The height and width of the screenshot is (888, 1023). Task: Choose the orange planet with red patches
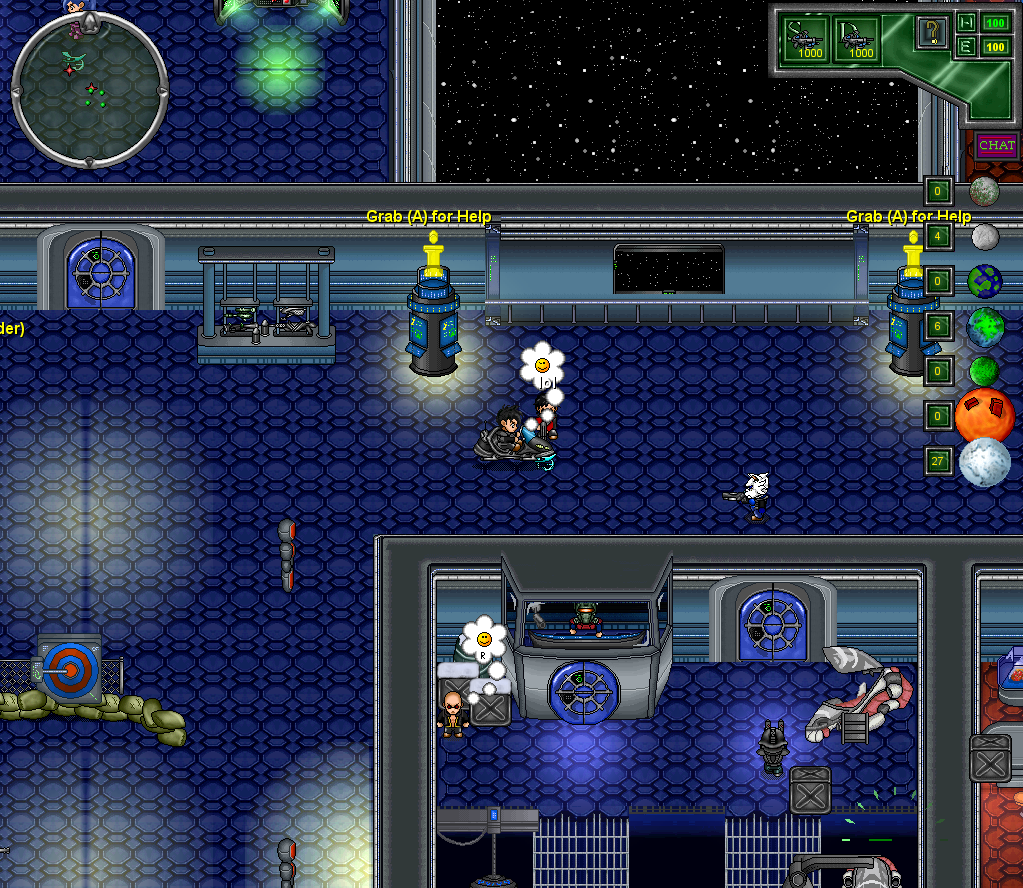click(x=984, y=414)
